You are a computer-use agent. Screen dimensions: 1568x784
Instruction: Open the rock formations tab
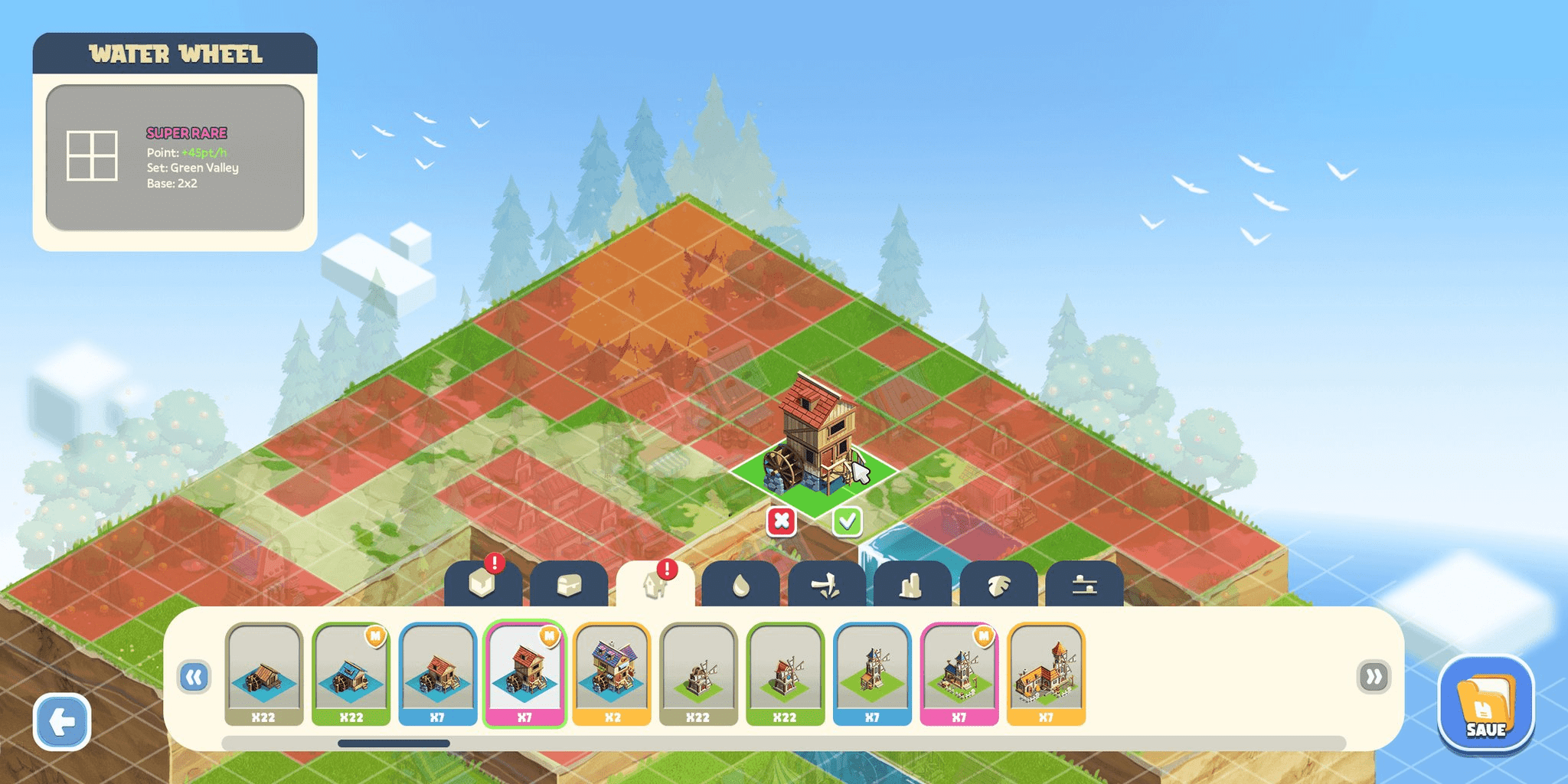pyautogui.click(x=912, y=585)
